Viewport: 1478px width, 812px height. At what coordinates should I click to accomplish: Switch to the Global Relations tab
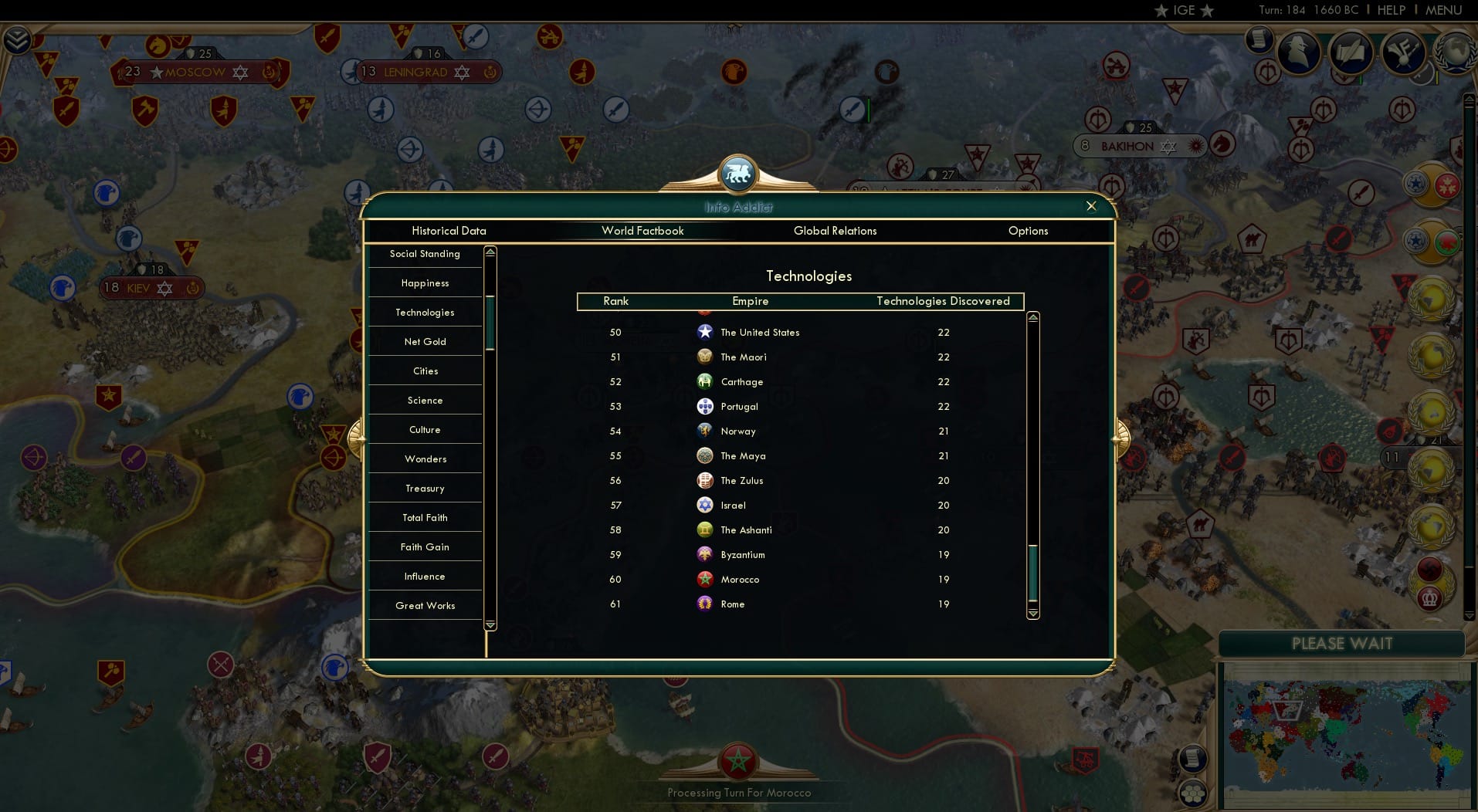coord(835,231)
